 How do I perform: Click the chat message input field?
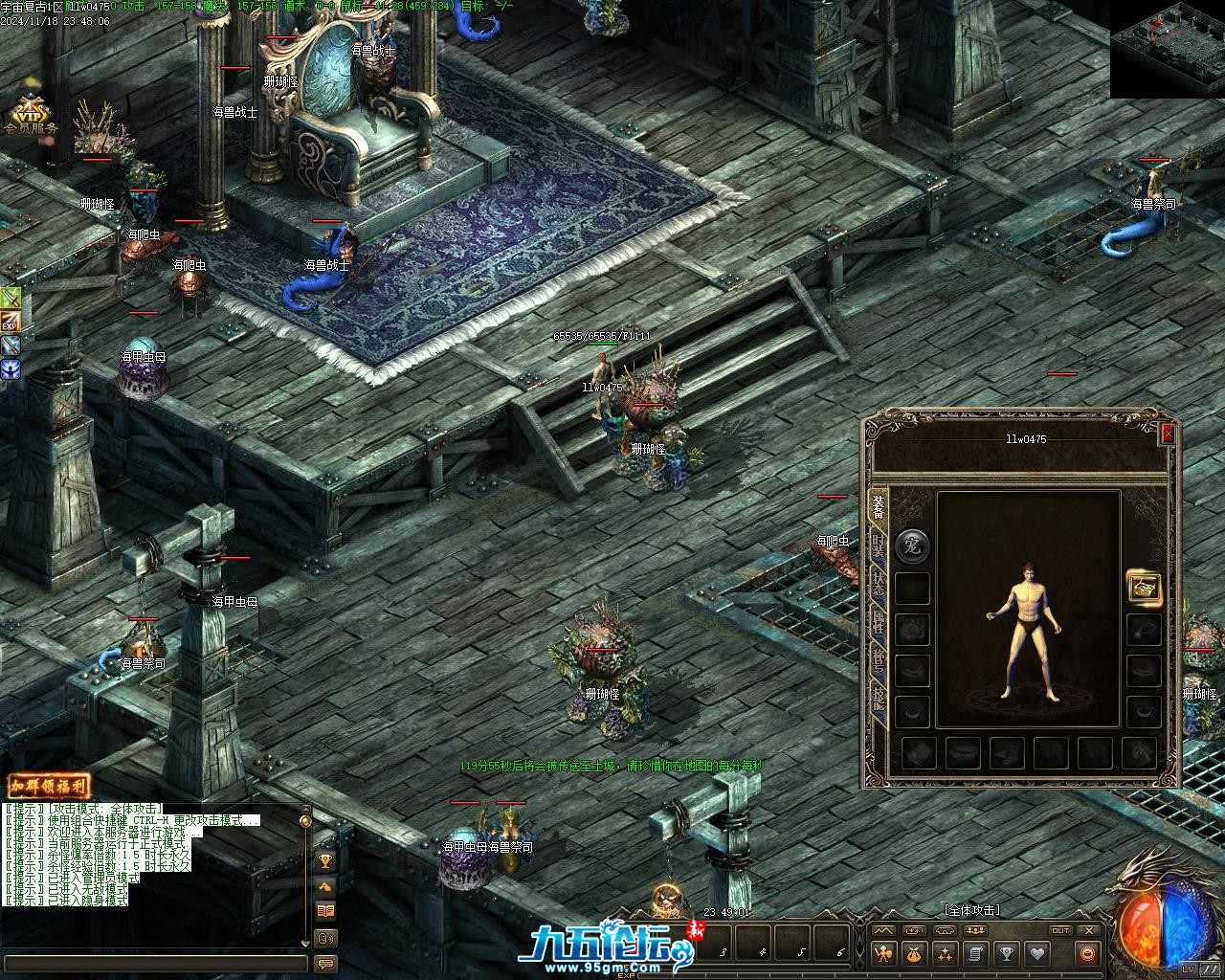pos(153,964)
